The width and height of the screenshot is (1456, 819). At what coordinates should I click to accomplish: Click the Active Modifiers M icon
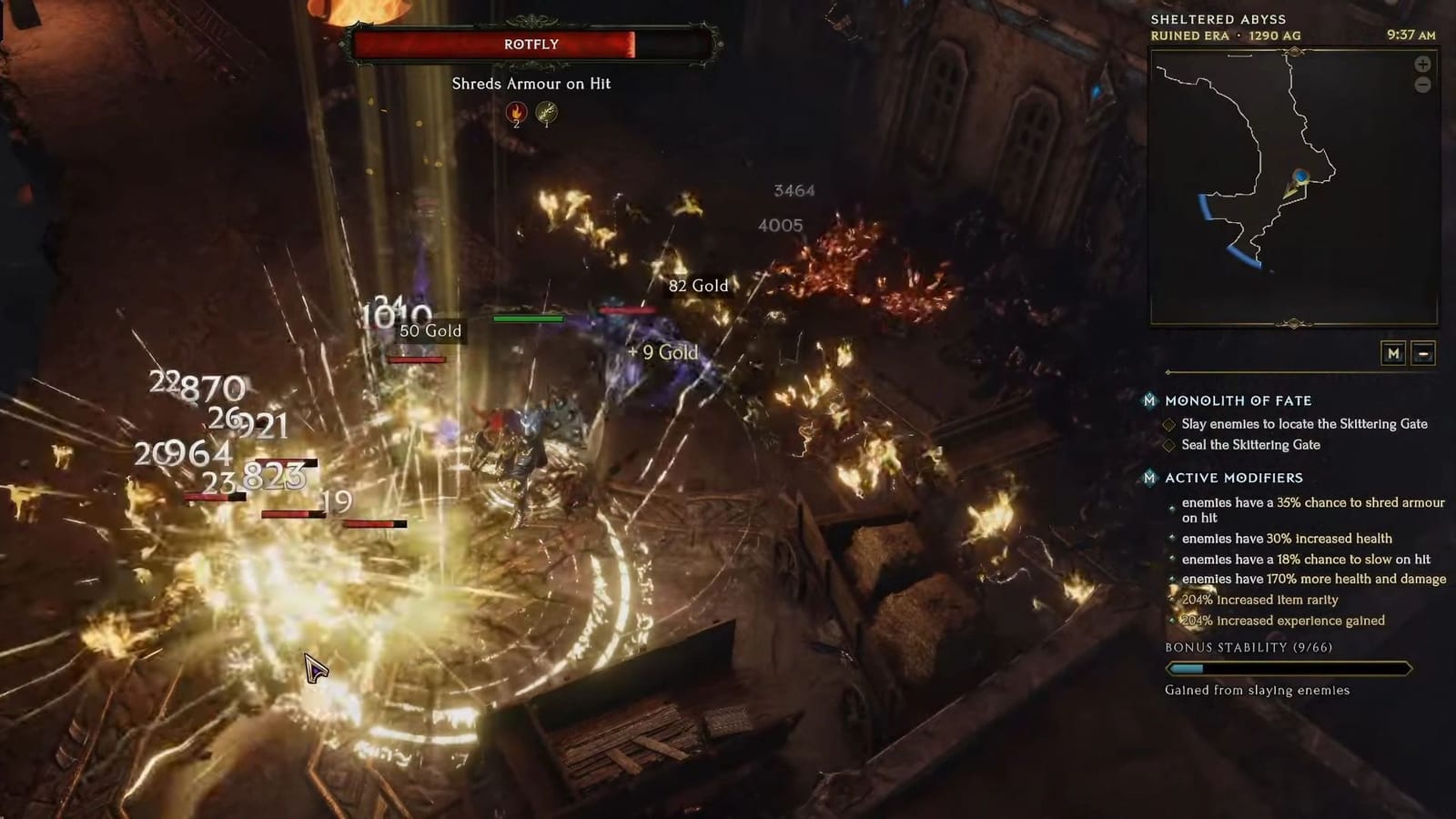tap(1149, 478)
